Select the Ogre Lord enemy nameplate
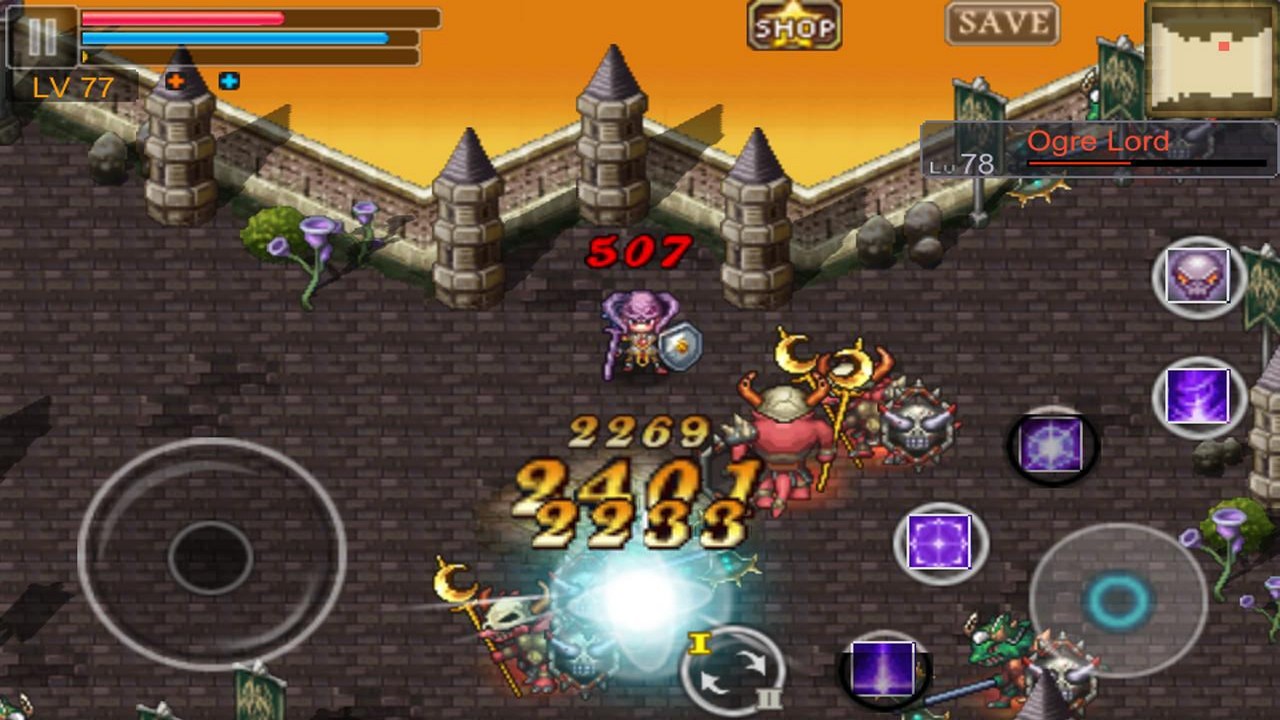Screen dimensions: 1280x720 click(x=1098, y=141)
